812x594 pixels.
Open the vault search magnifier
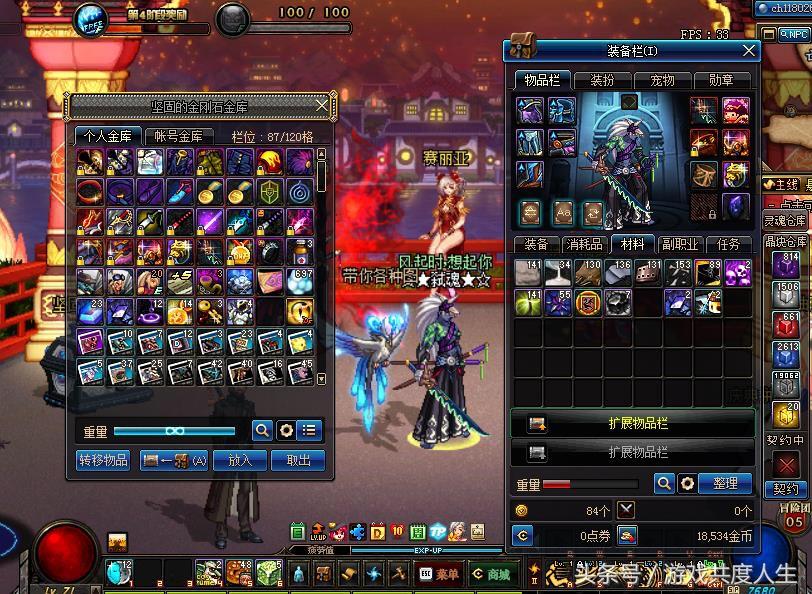262,430
